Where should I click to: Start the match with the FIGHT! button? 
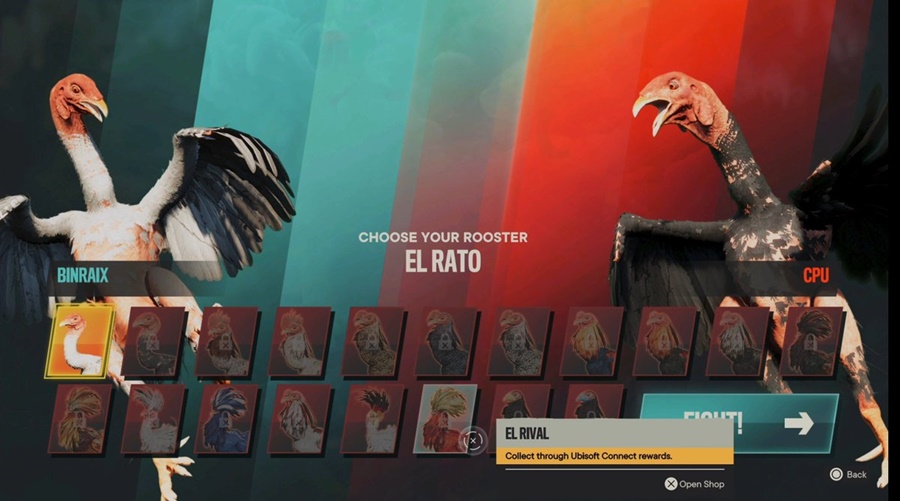(x=740, y=421)
